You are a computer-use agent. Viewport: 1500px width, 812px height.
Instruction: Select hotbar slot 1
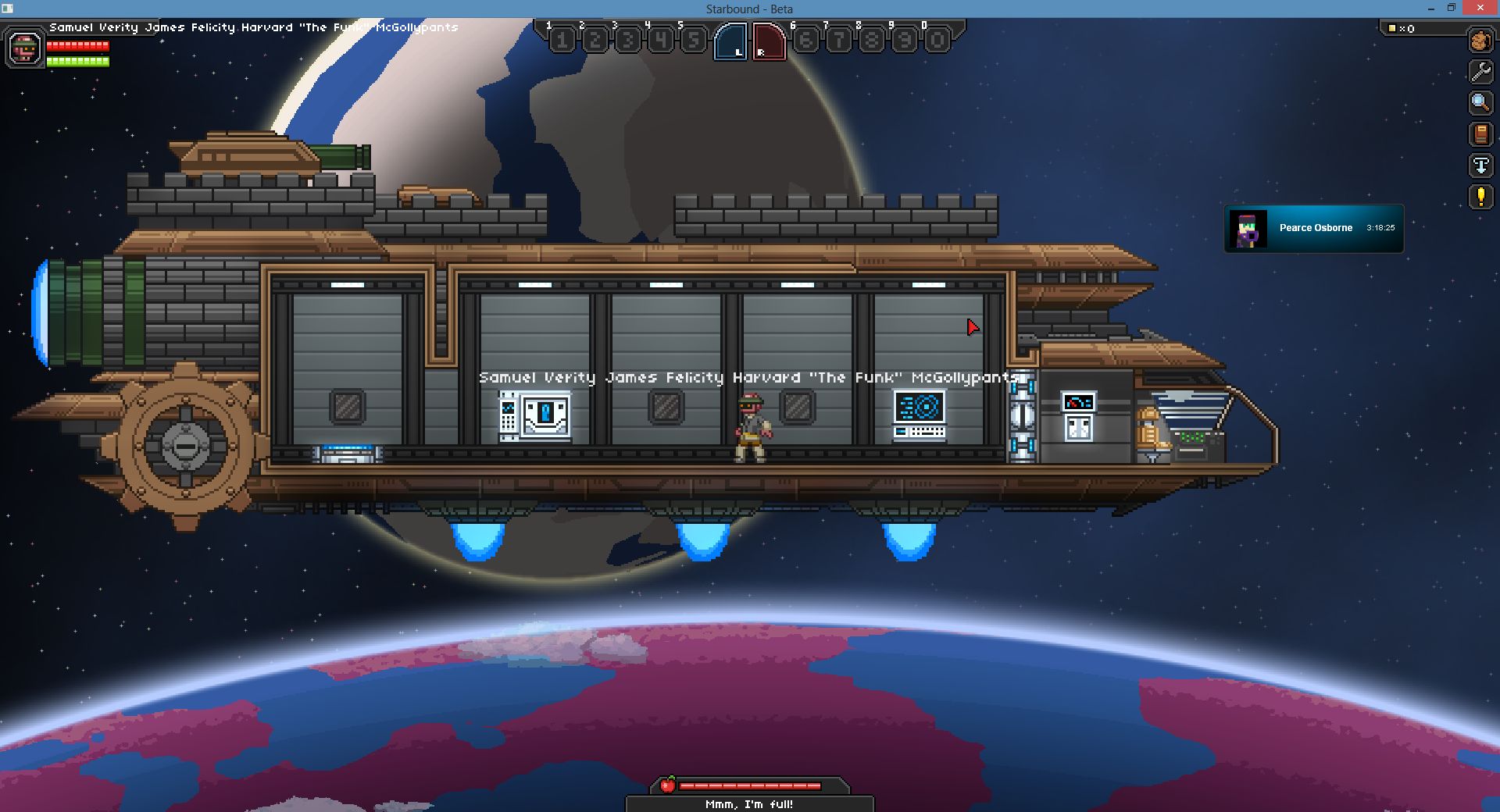pyautogui.click(x=562, y=39)
